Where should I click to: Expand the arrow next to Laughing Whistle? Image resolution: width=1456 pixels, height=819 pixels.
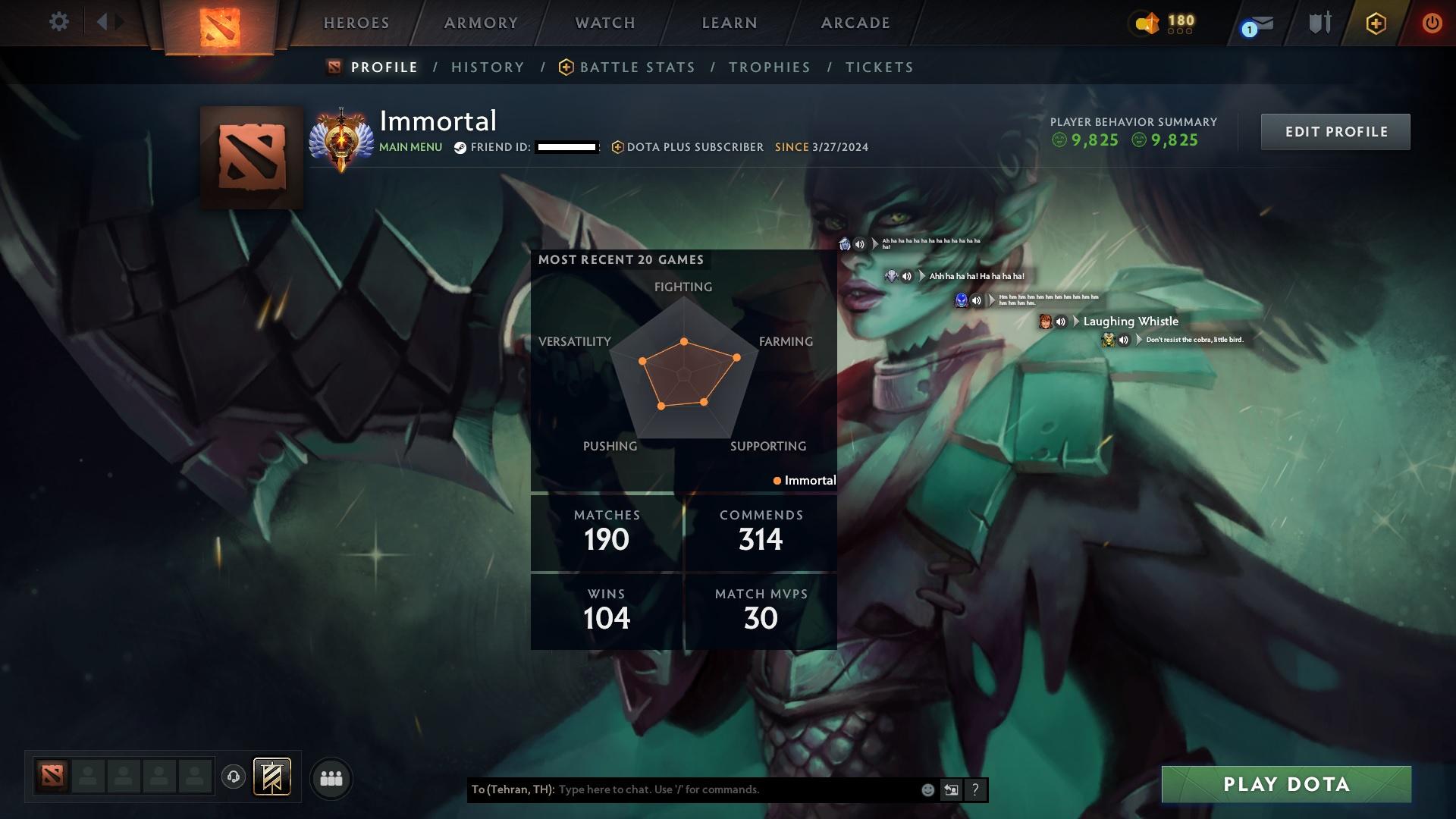pos(1076,322)
